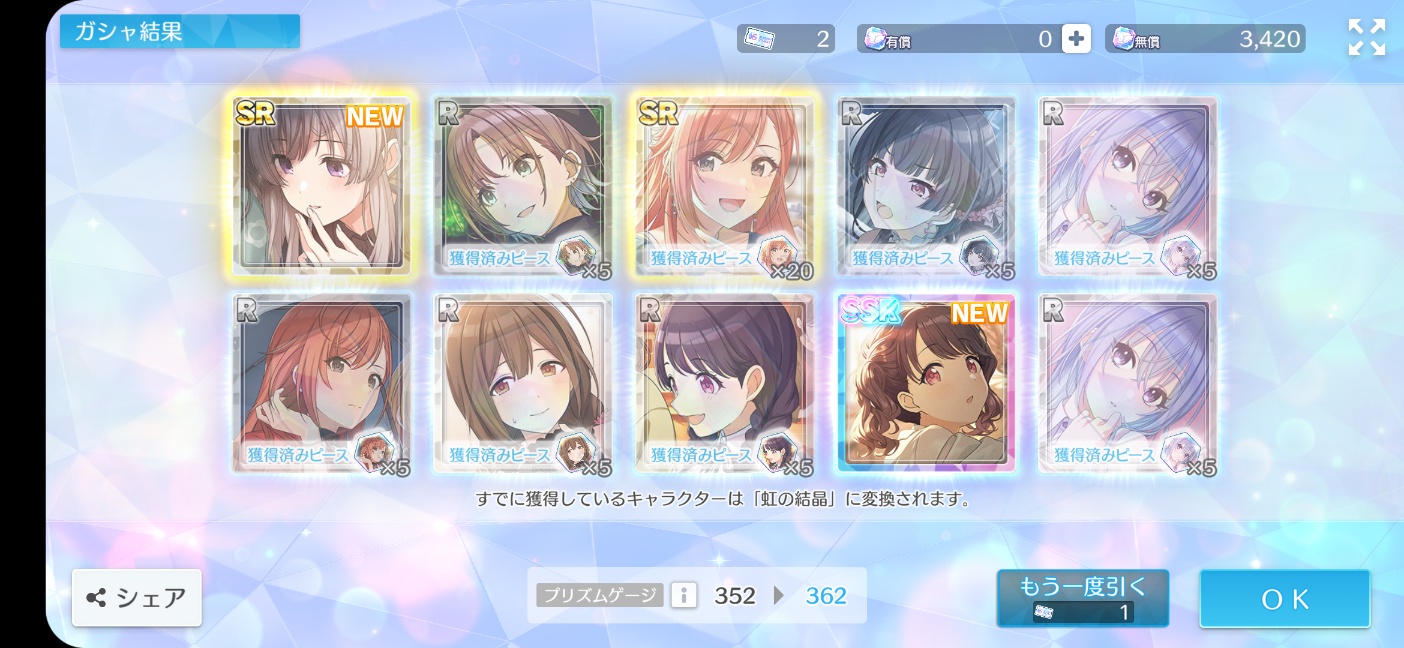This screenshot has width=1404, height=648.
Task: Pull again with もう一度引く button
Action: click(1082, 598)
